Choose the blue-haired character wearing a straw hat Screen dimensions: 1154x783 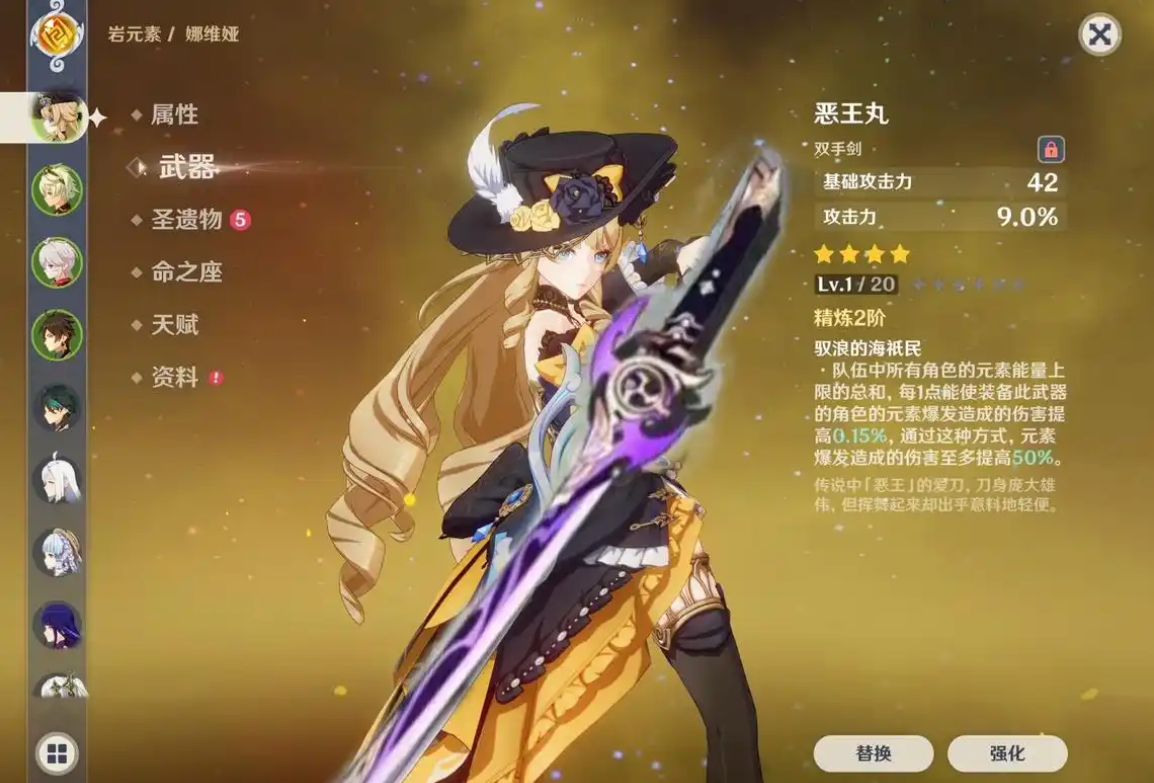click(56, 553)
